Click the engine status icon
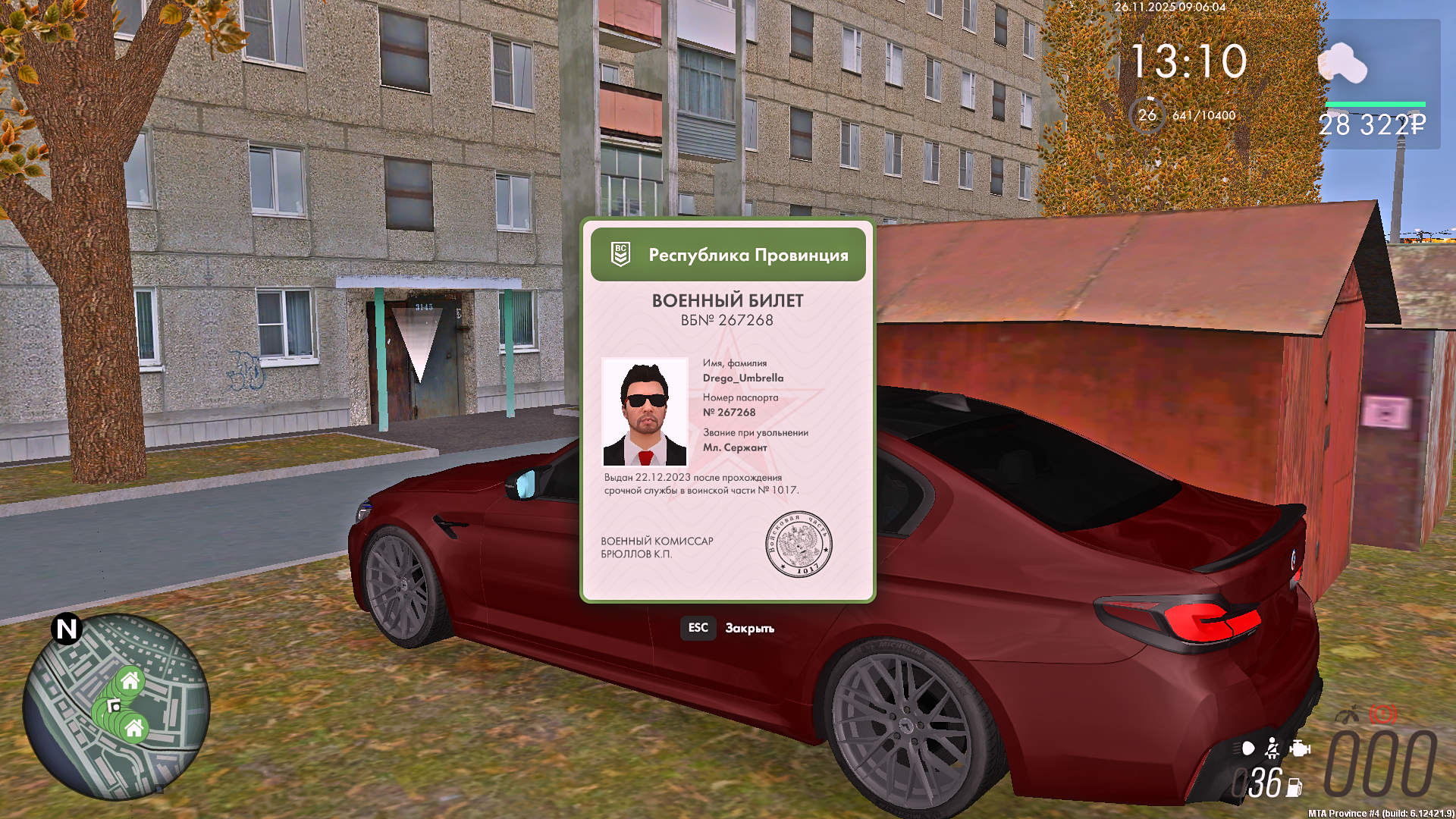This screenshot has width=1456, height=819. tap(1300, 749)
